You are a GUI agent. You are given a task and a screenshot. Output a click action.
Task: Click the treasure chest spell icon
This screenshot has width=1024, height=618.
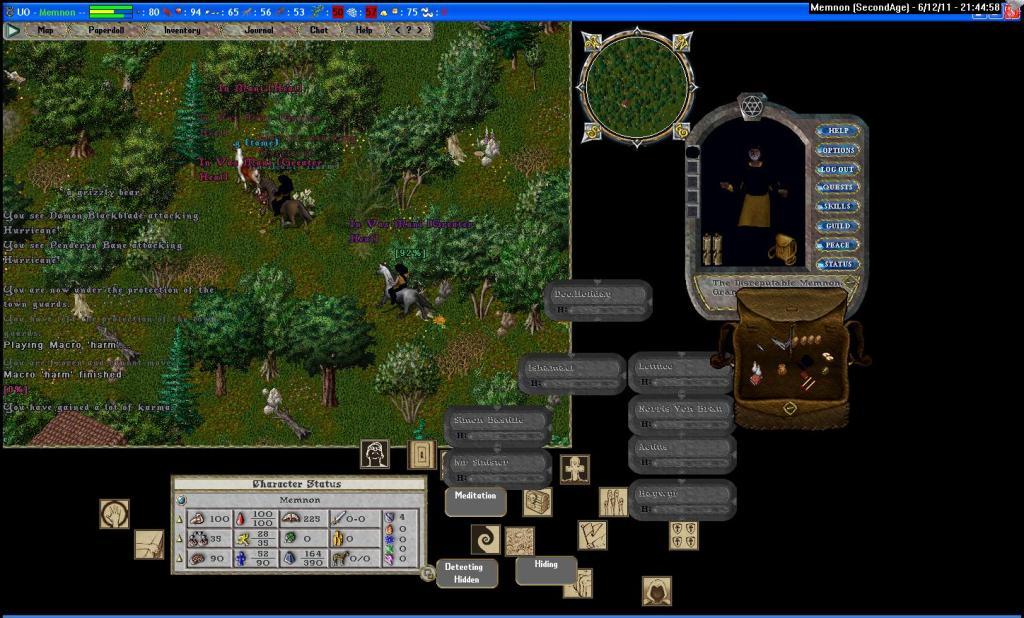pos(537,502)
